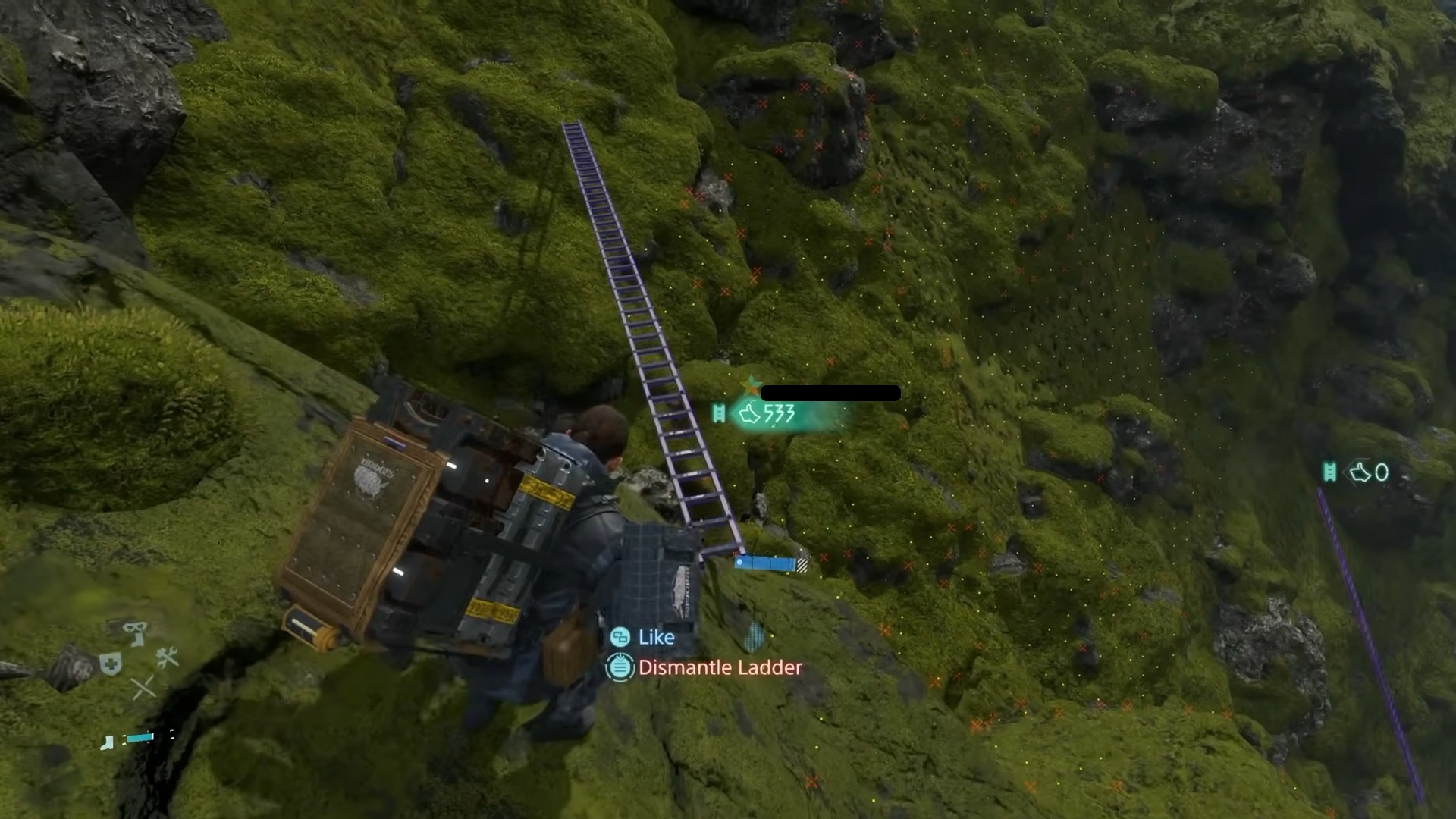Choose the Dismantle Ladder option
The height and width of the screenshot is (819, 1456).
[719, 668]
